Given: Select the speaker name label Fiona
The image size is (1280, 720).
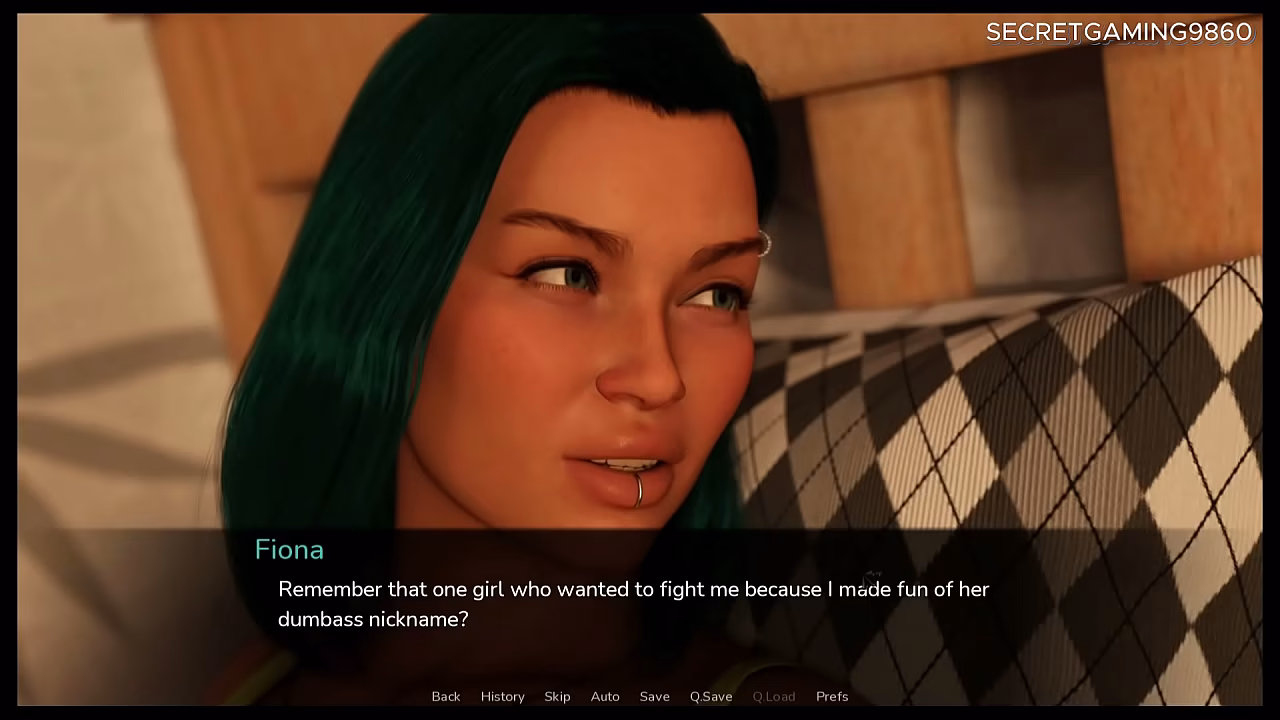Looking at the screenshot, I should [289, 549].
